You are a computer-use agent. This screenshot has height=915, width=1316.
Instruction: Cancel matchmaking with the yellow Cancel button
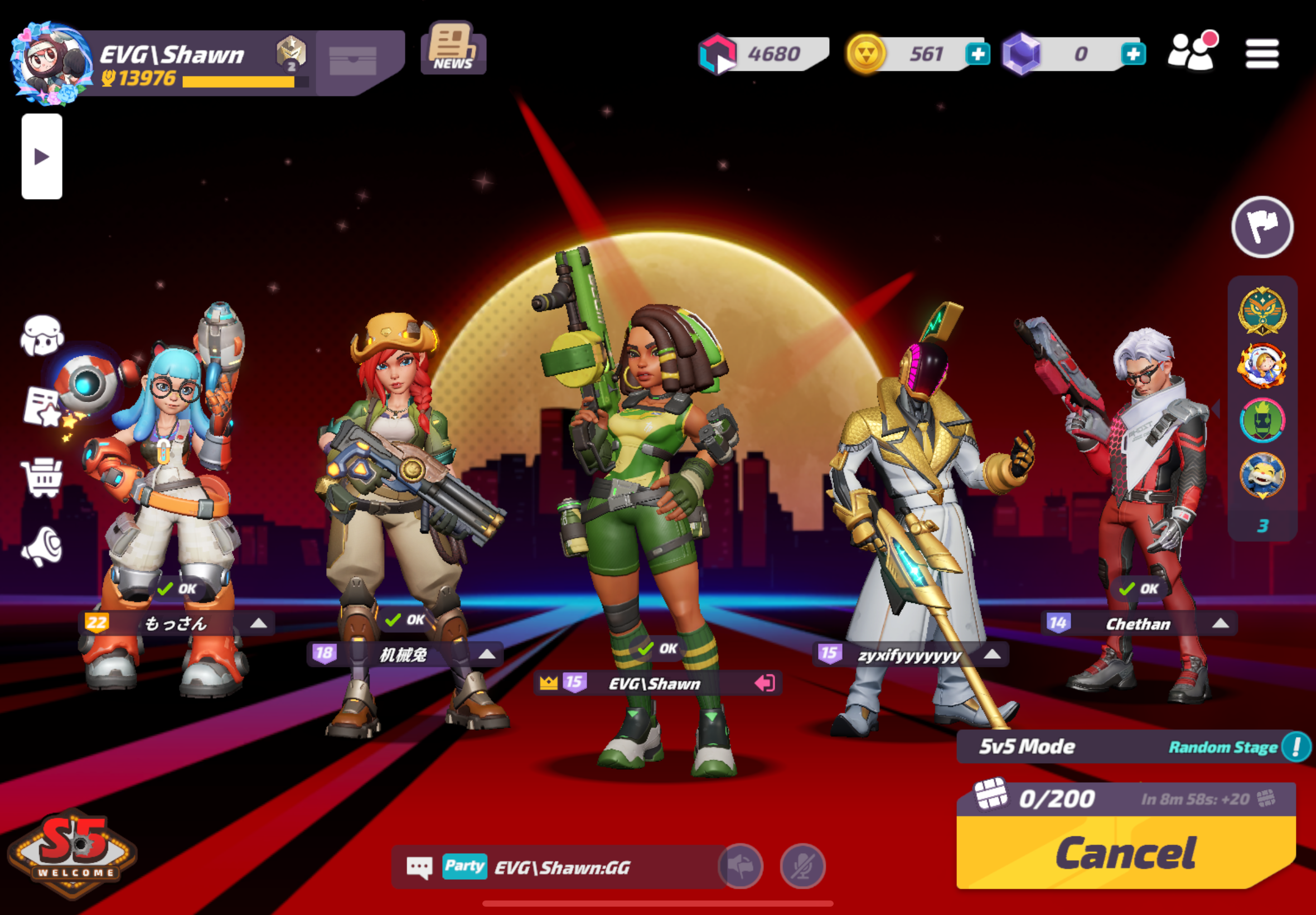(1125, 854)
